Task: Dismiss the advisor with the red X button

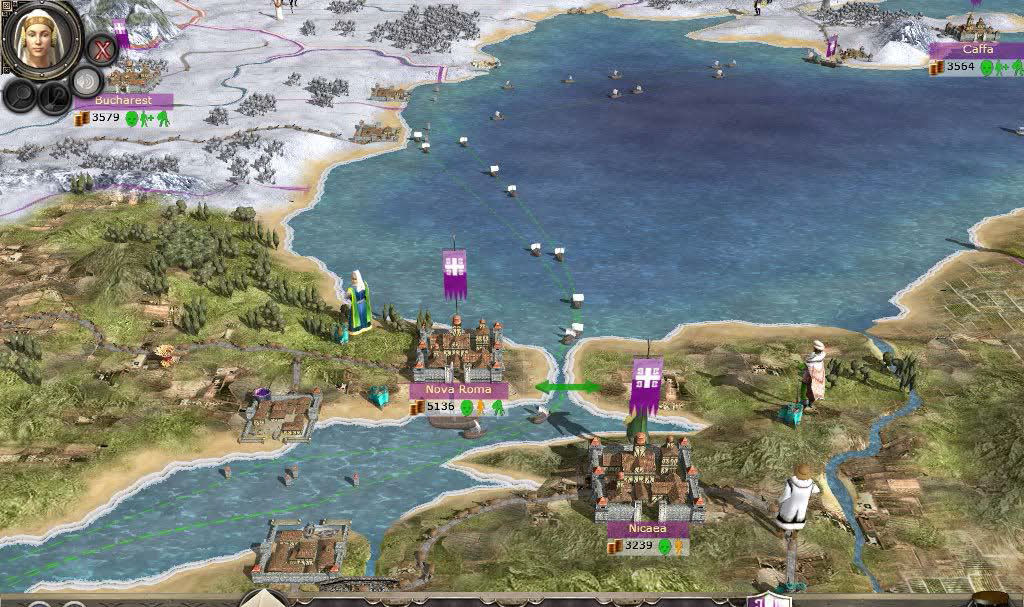Action: (100, 48)
